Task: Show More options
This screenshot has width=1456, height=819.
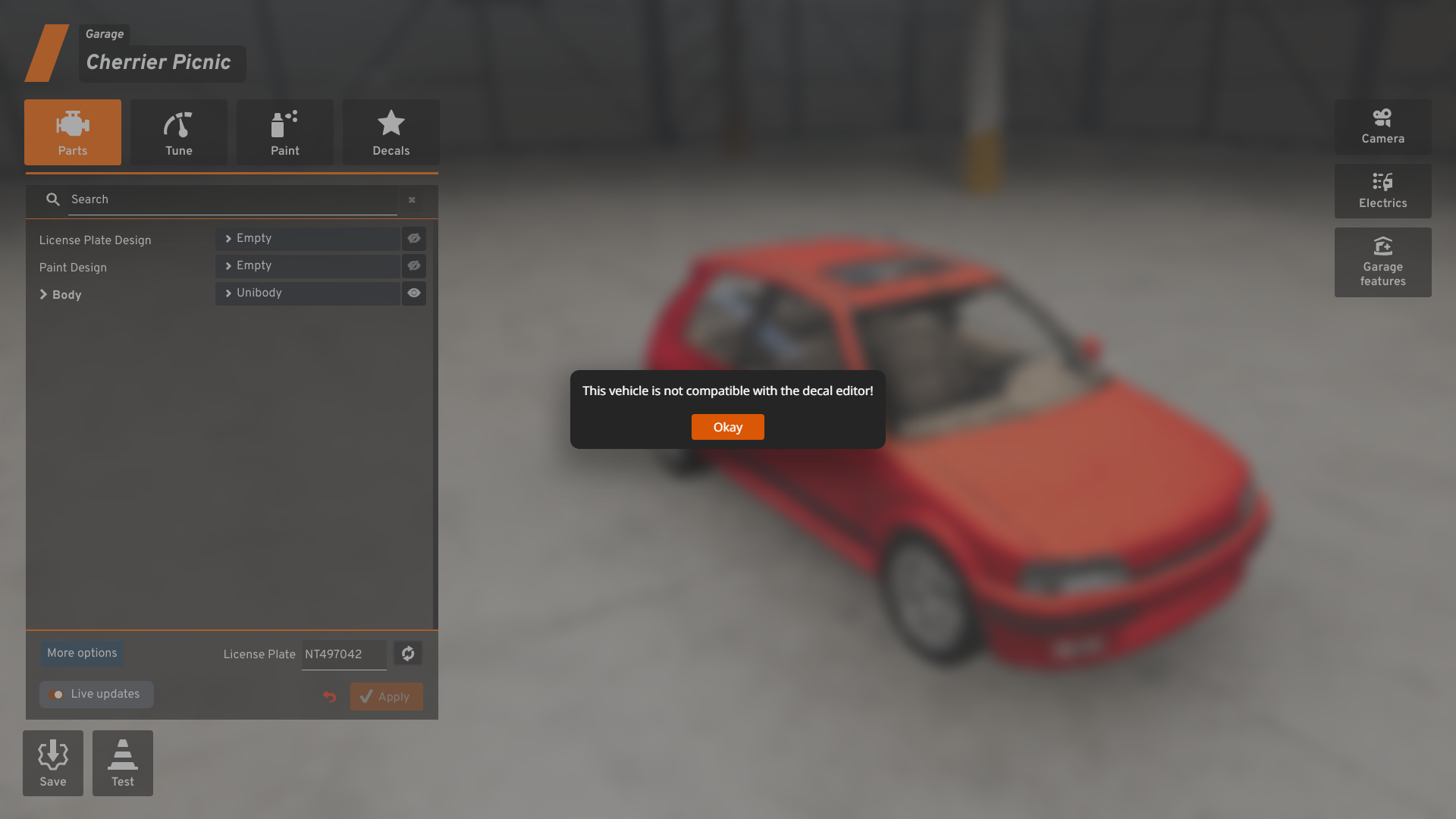Action: coord(82,654)
